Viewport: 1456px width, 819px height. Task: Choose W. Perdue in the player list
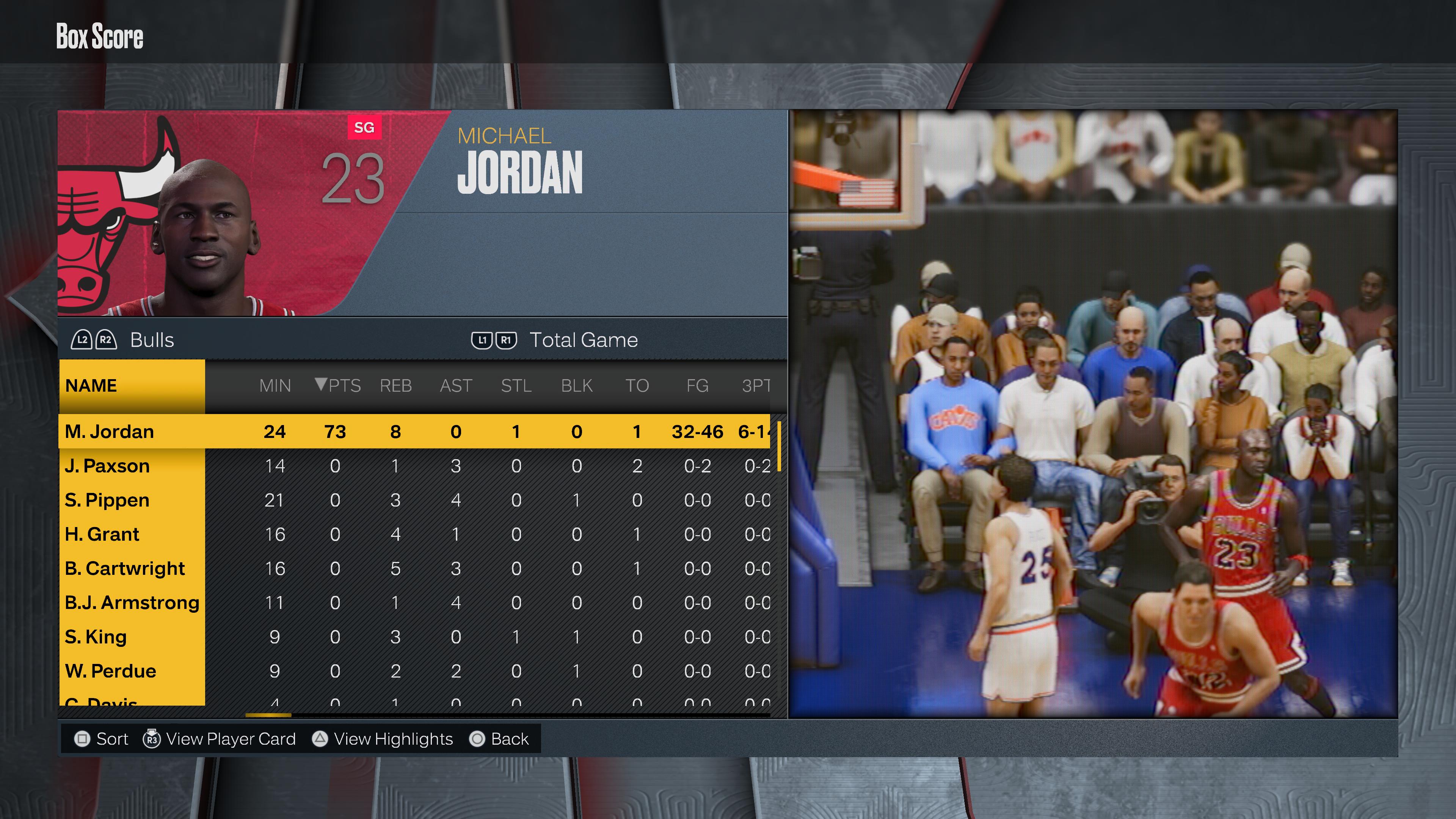(111, 671)
